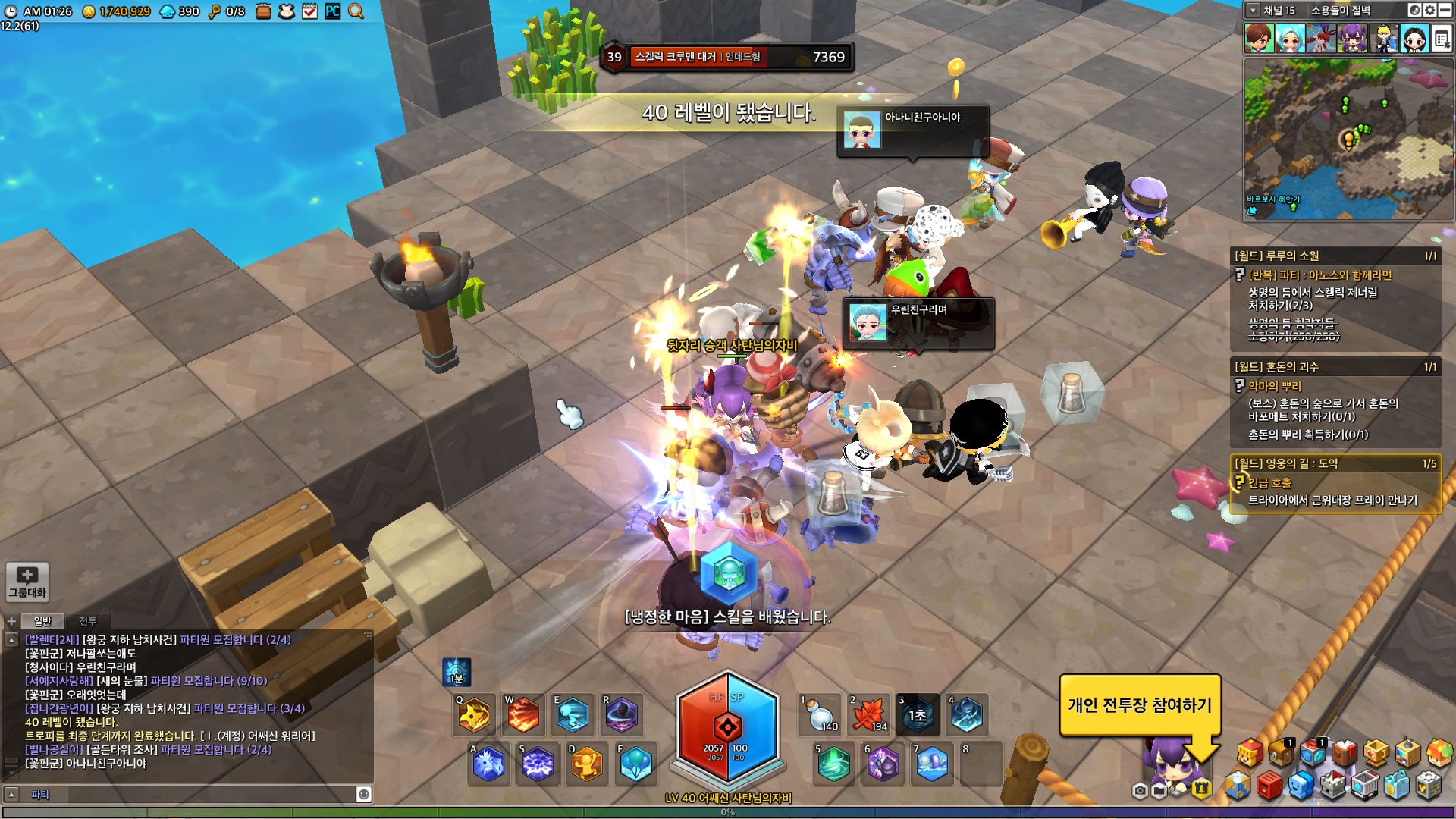Open the settings gear cube menu
Image resolution: width=1456 pixels, height=819 pixels.
pos(1429,786)
